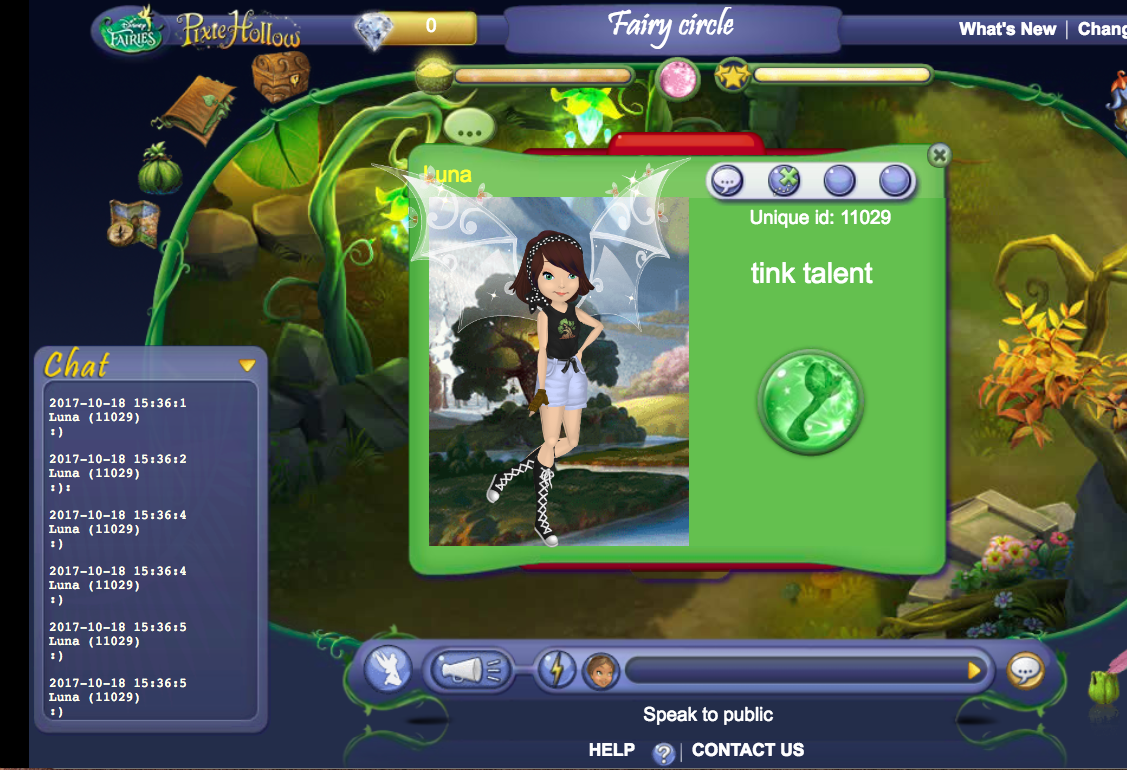Open the gold speech bubble chat button
Screen dimensions: 1127x770
[1025, 670]
